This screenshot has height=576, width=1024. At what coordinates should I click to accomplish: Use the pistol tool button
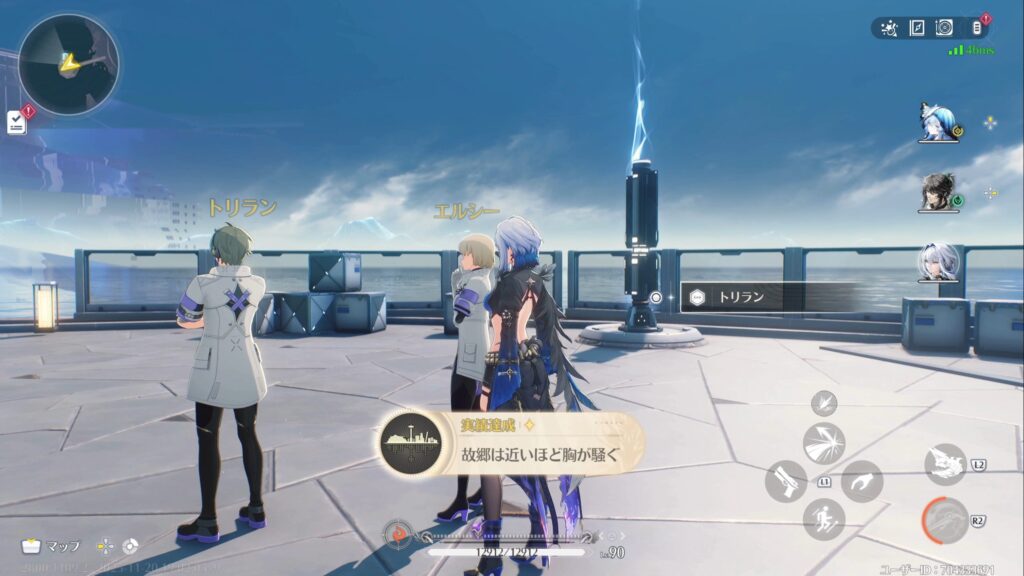786,481
